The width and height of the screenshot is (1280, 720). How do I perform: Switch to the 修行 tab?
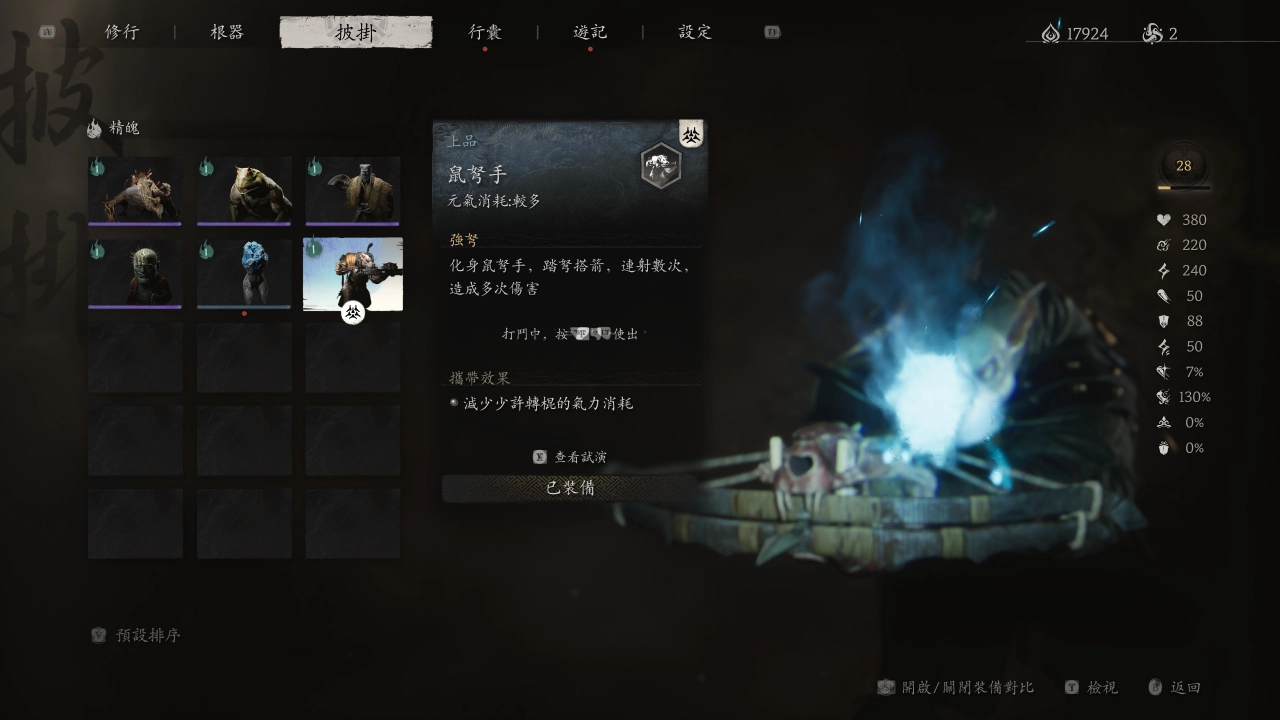(122, 31)
